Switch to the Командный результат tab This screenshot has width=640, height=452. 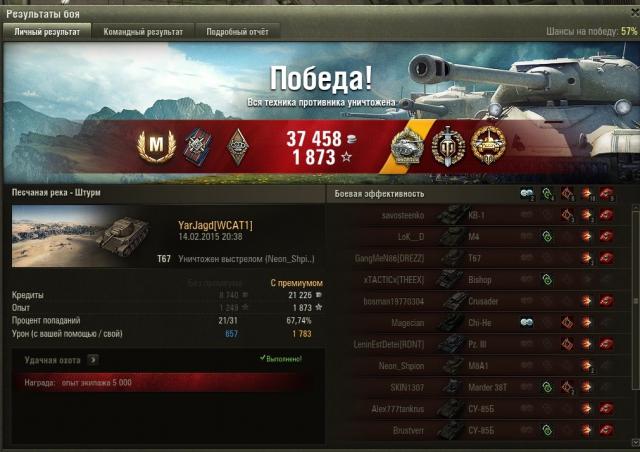coord(142,32)
